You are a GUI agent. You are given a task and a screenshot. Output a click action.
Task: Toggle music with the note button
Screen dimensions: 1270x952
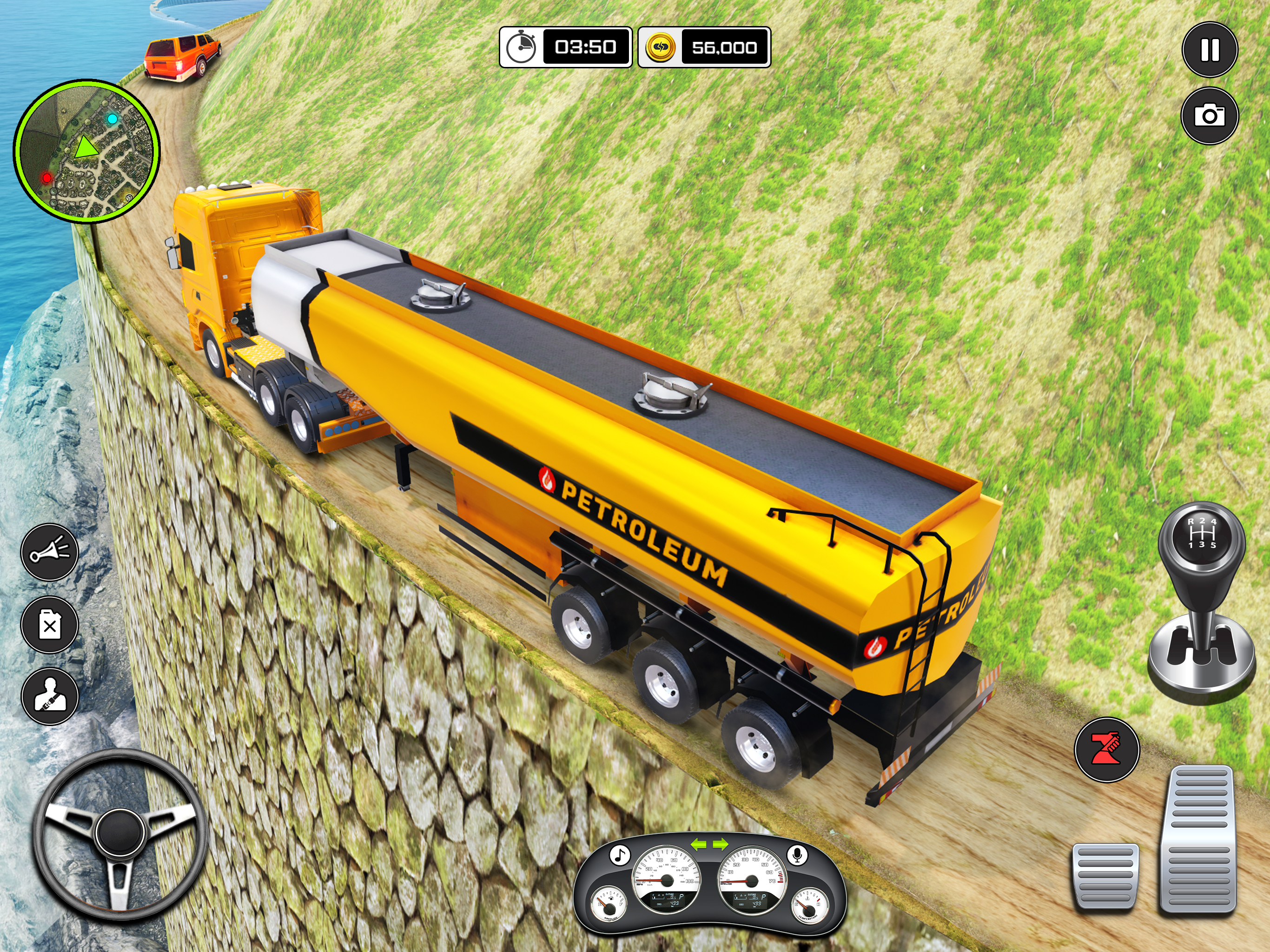click(x=619, y=855)
